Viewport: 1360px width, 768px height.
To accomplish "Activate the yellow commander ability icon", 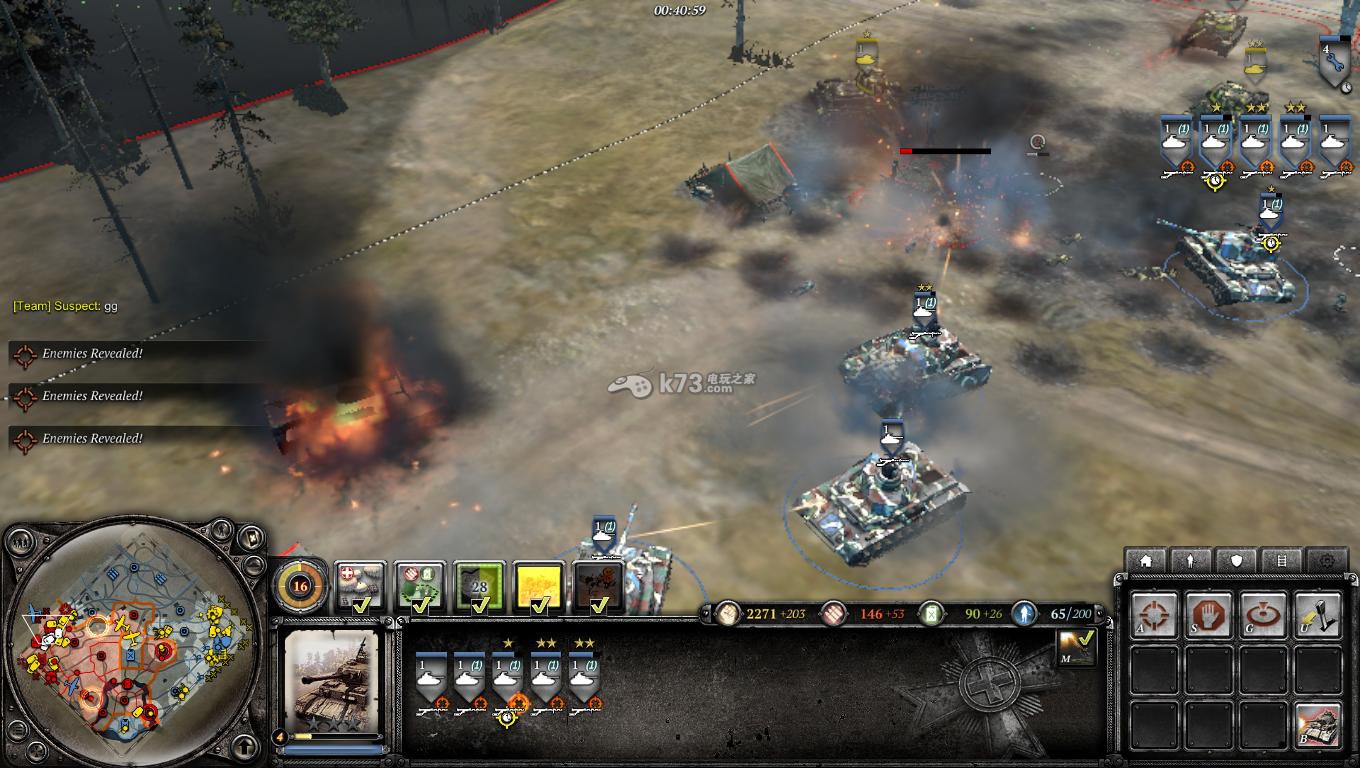I will tap(540, 587).
